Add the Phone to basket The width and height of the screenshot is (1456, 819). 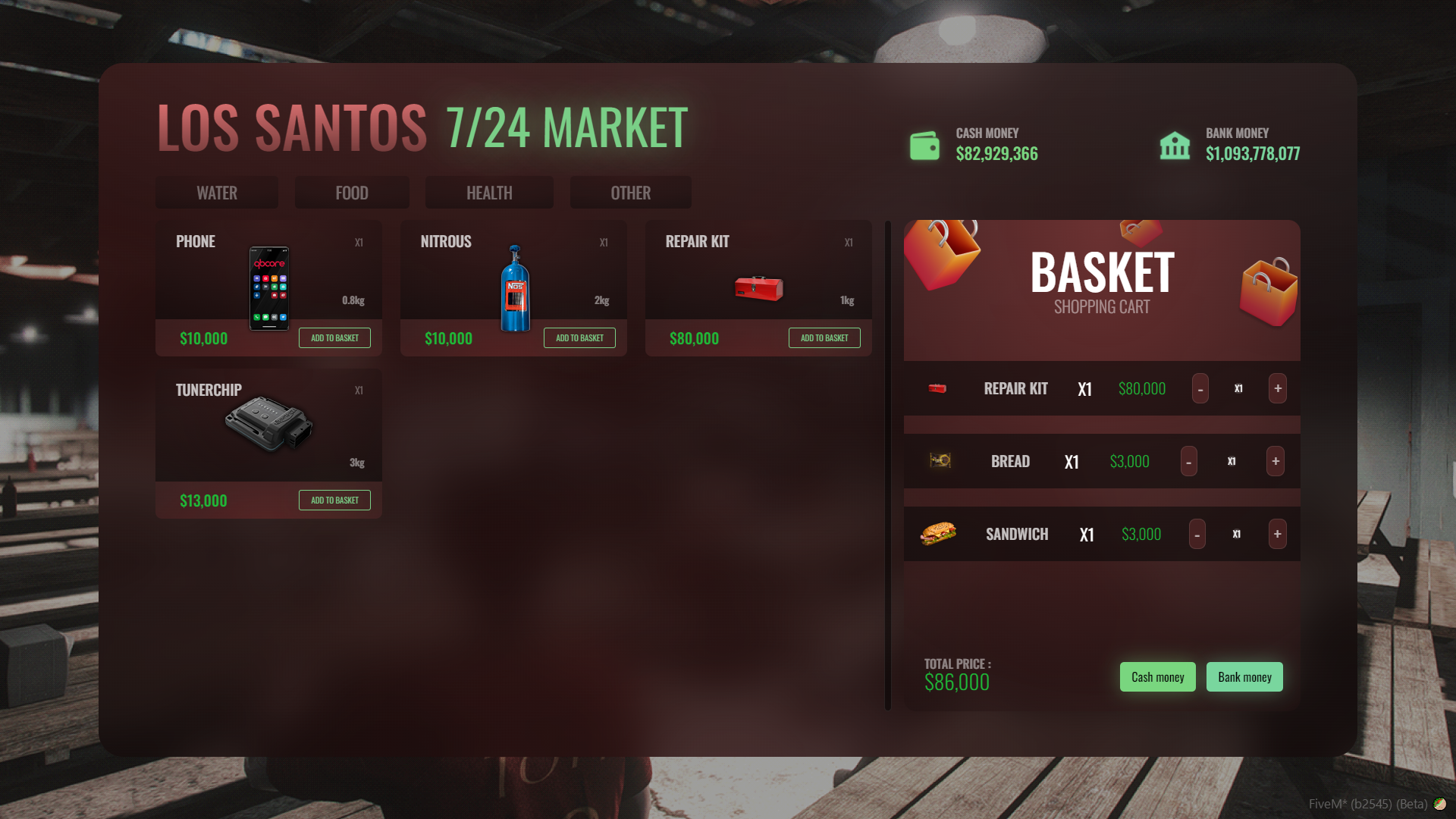334,338
